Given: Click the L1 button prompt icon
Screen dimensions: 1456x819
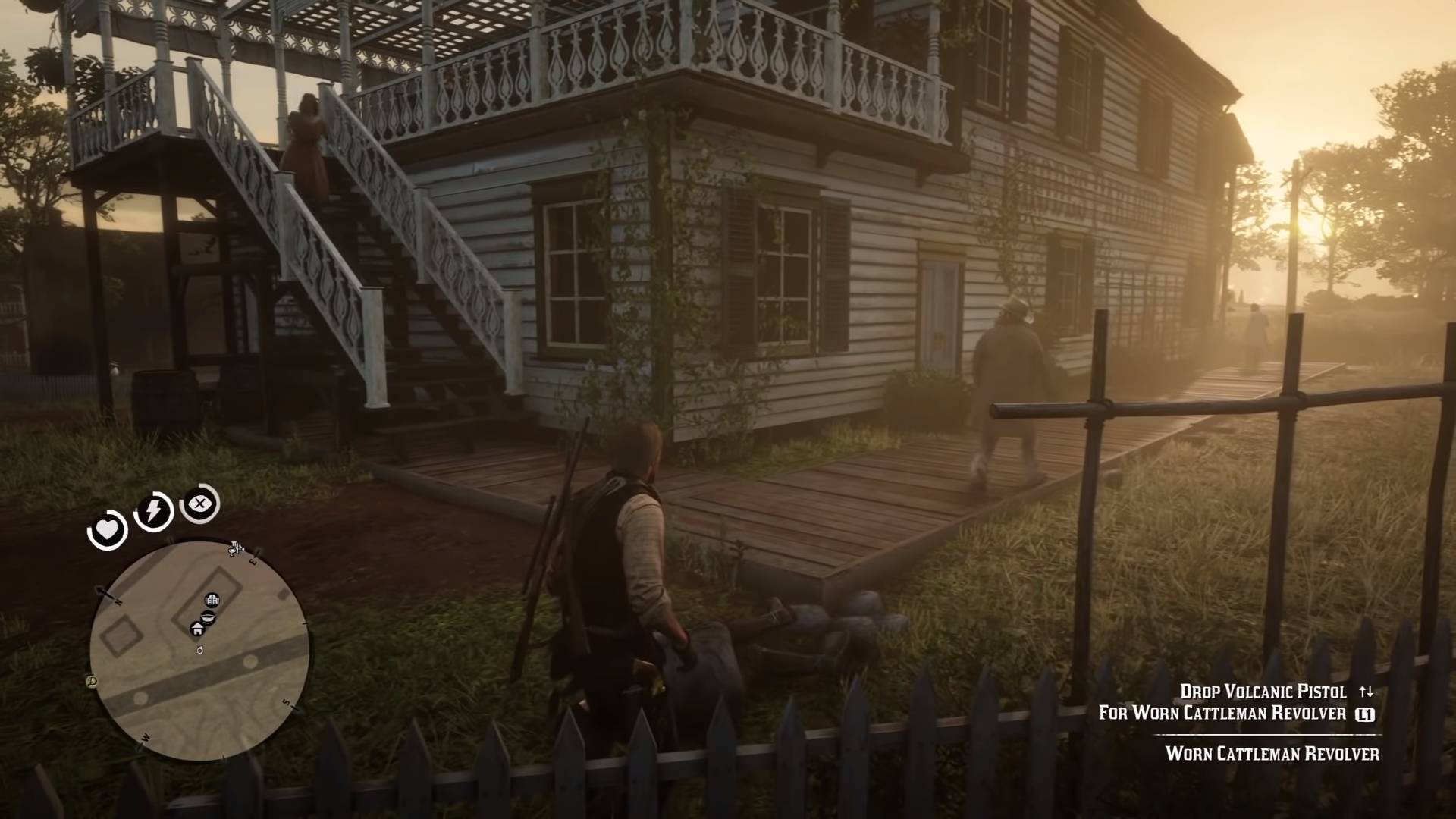Looking at the screenshot, I should pos(1367,714).
